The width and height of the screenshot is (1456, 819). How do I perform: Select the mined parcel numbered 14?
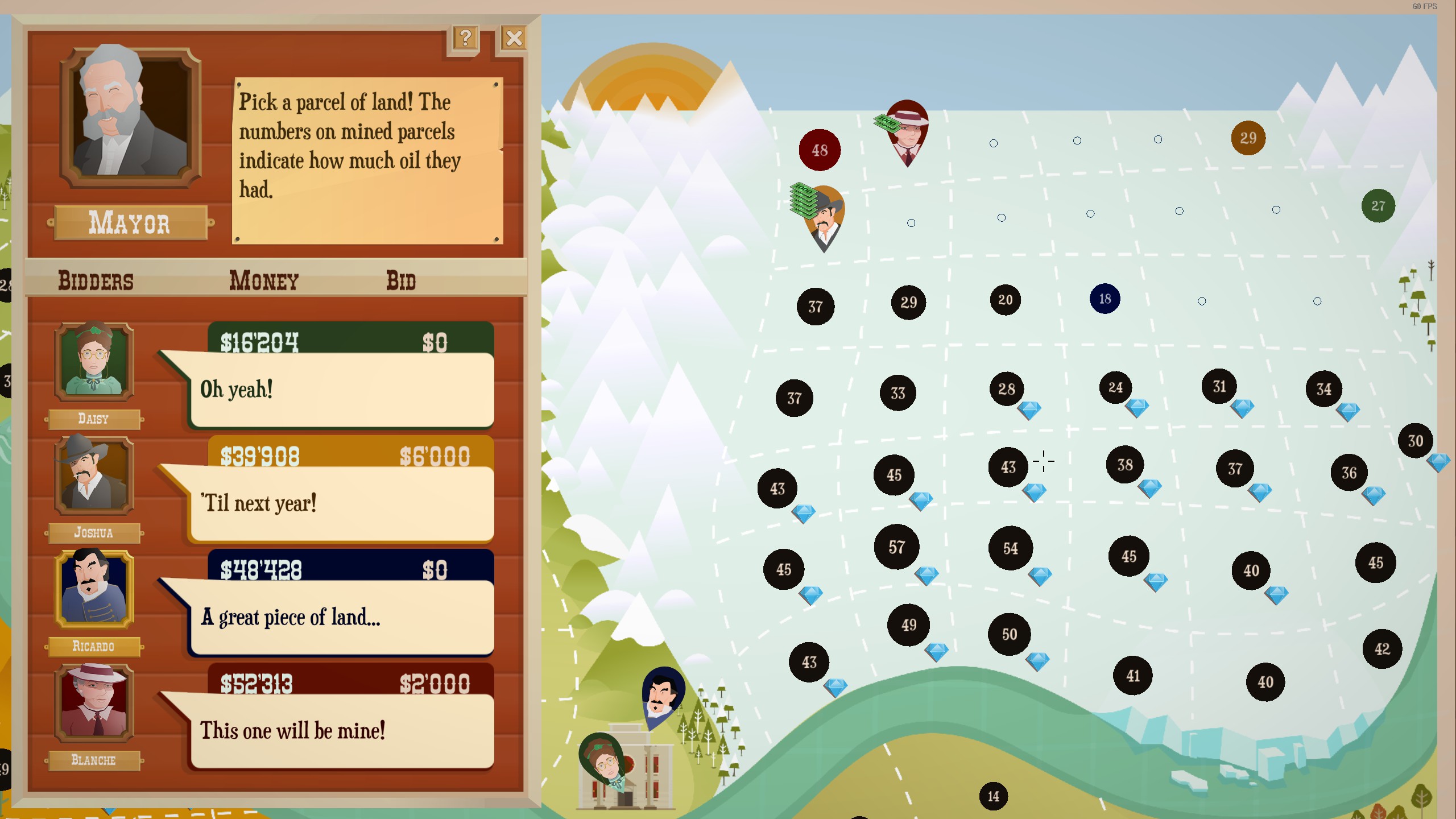pyautogui.click(x=993, y=796)
